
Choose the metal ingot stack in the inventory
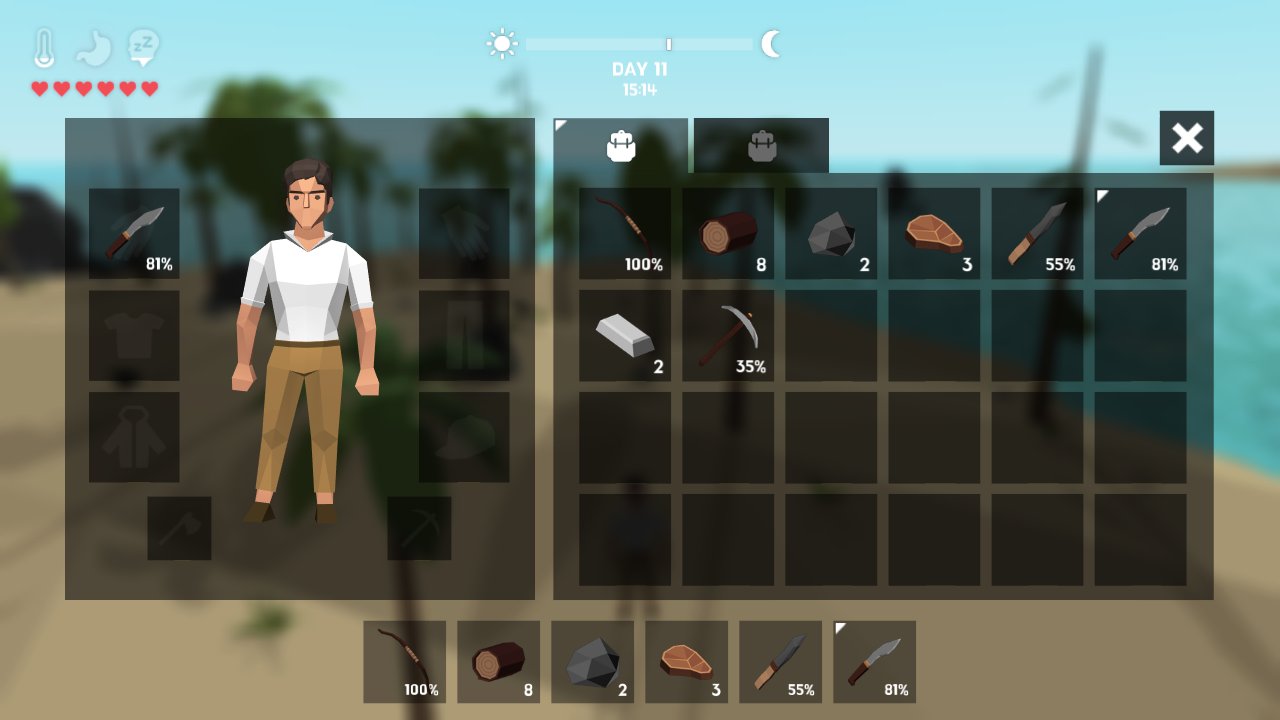[x=625, y=336]
